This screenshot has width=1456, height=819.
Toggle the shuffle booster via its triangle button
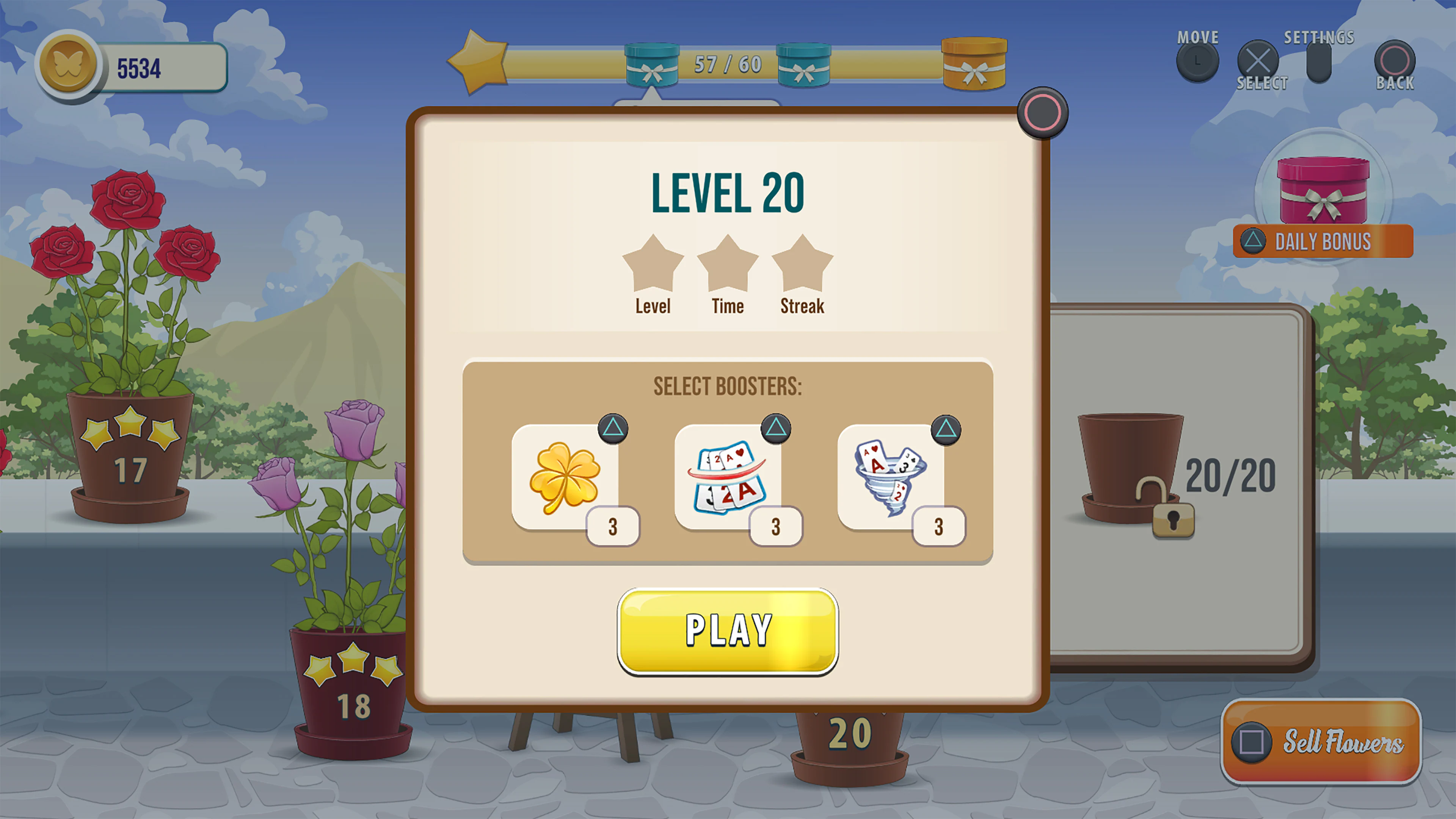(x=776, y=430)
